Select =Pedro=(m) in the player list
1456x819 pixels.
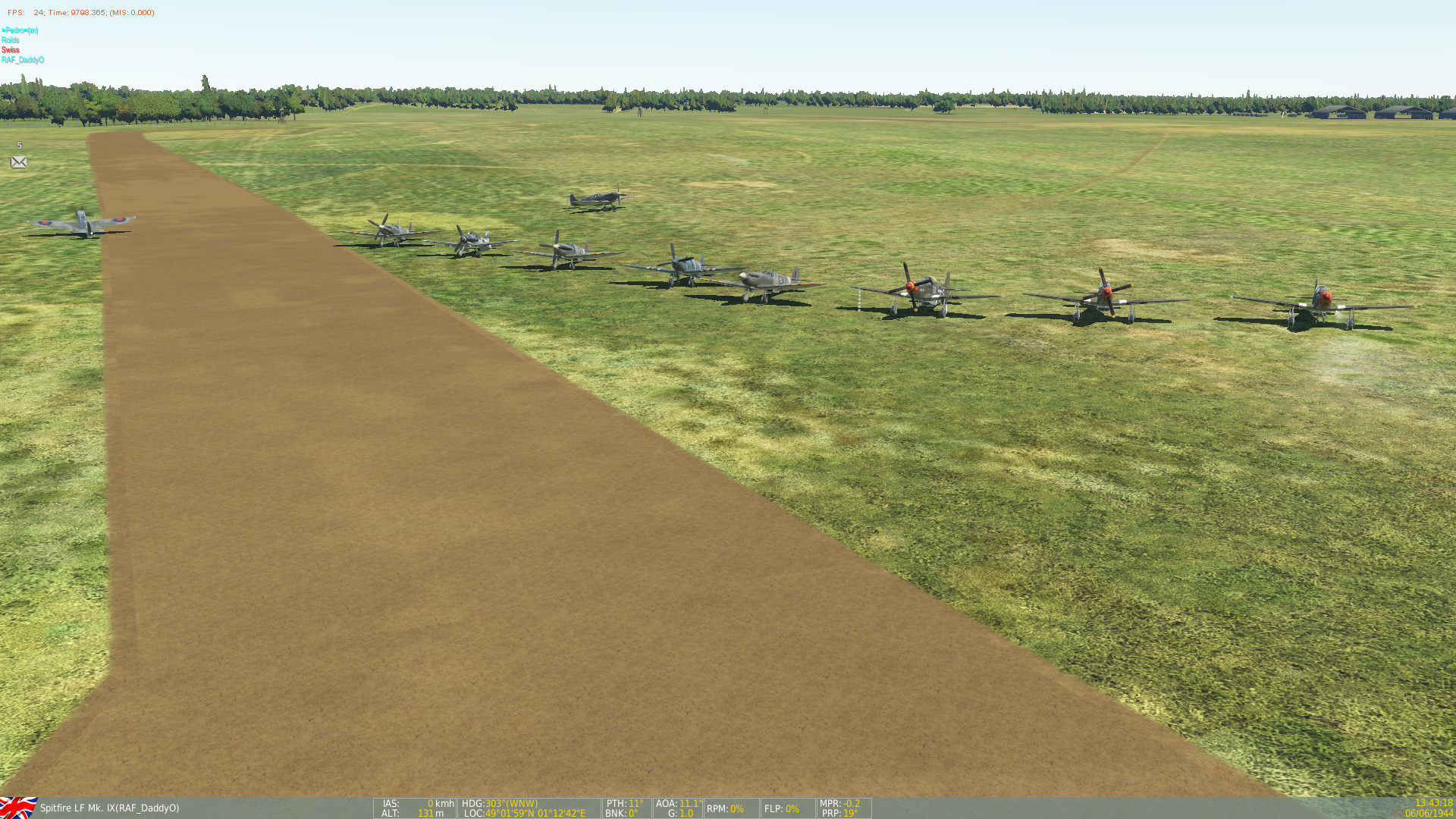pyautogui.click(x=20, y=30)
